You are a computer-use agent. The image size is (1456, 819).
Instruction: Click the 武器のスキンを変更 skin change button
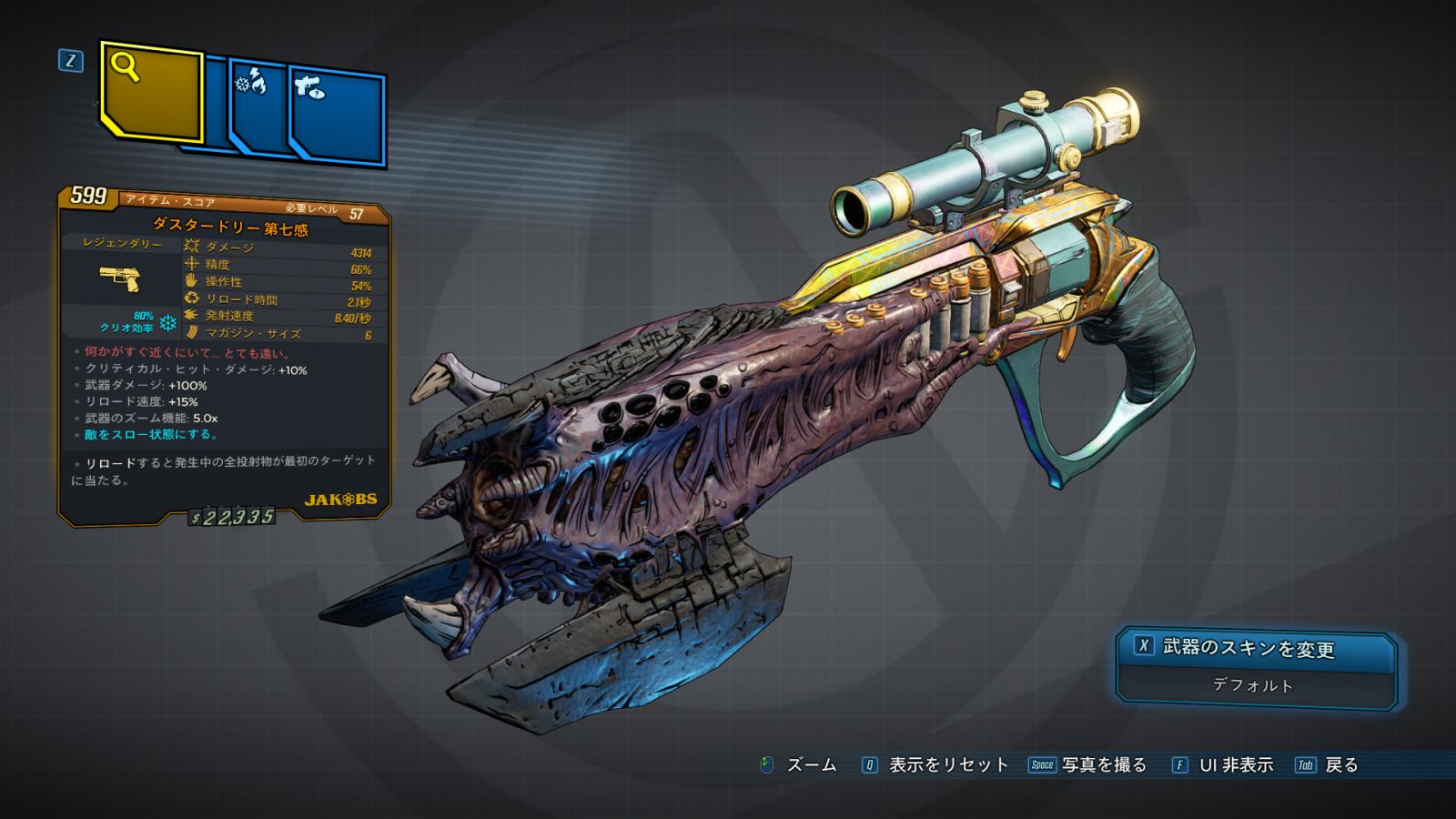(1256, 648)
